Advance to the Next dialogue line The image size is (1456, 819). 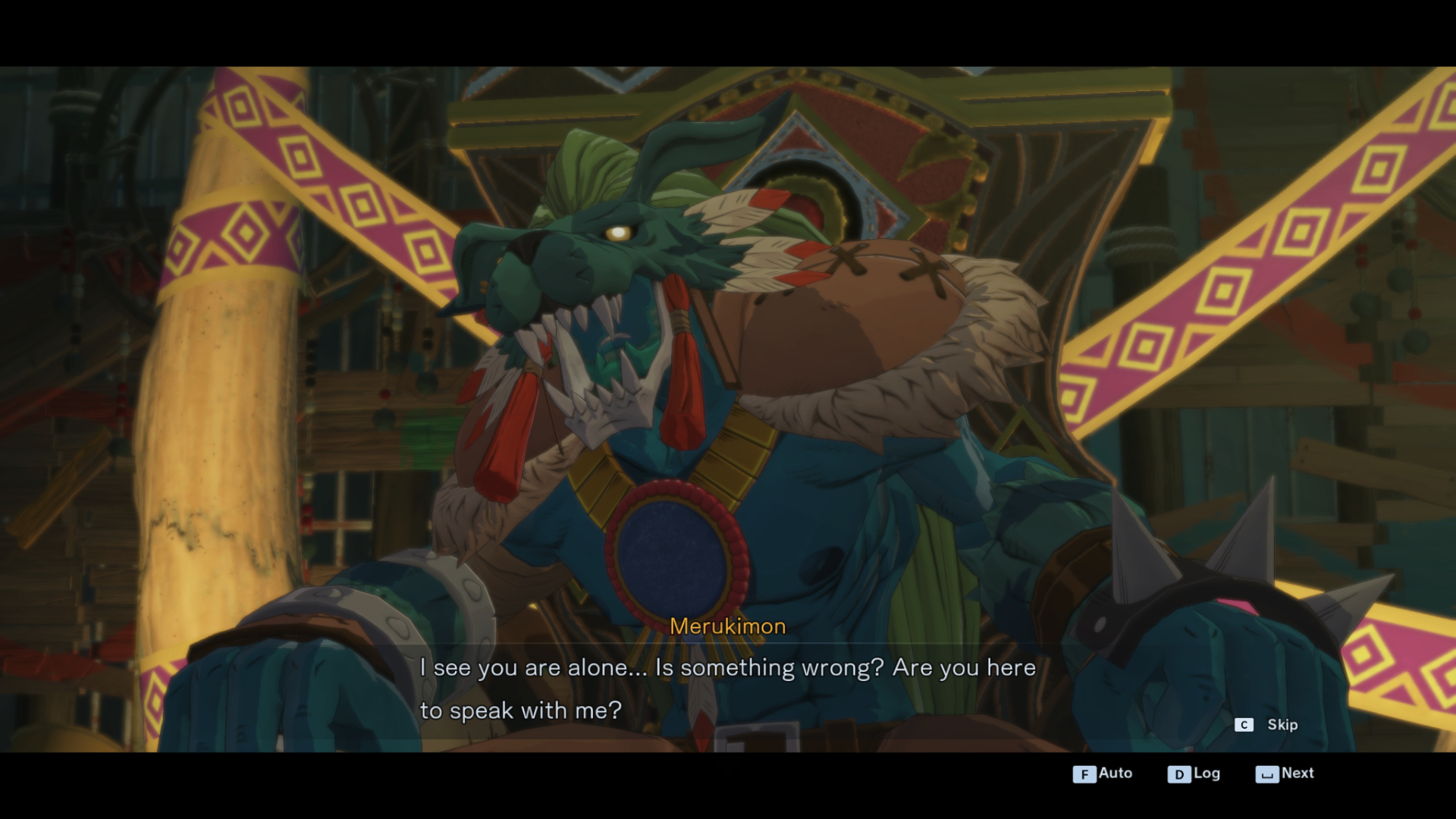coord(1285,773)
